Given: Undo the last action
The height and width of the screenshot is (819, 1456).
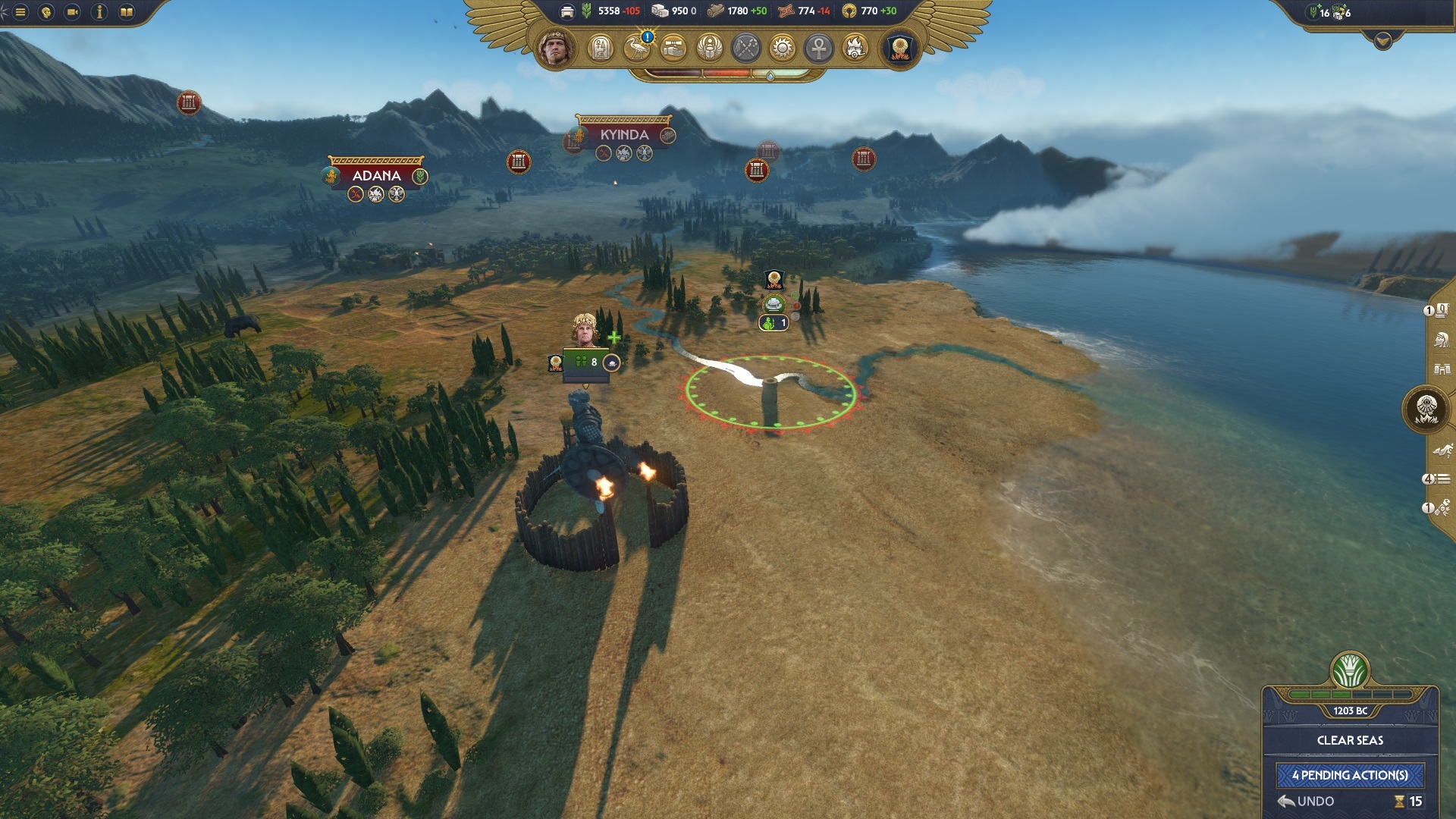Looking at the screenshot, I should coord(1306,801).
